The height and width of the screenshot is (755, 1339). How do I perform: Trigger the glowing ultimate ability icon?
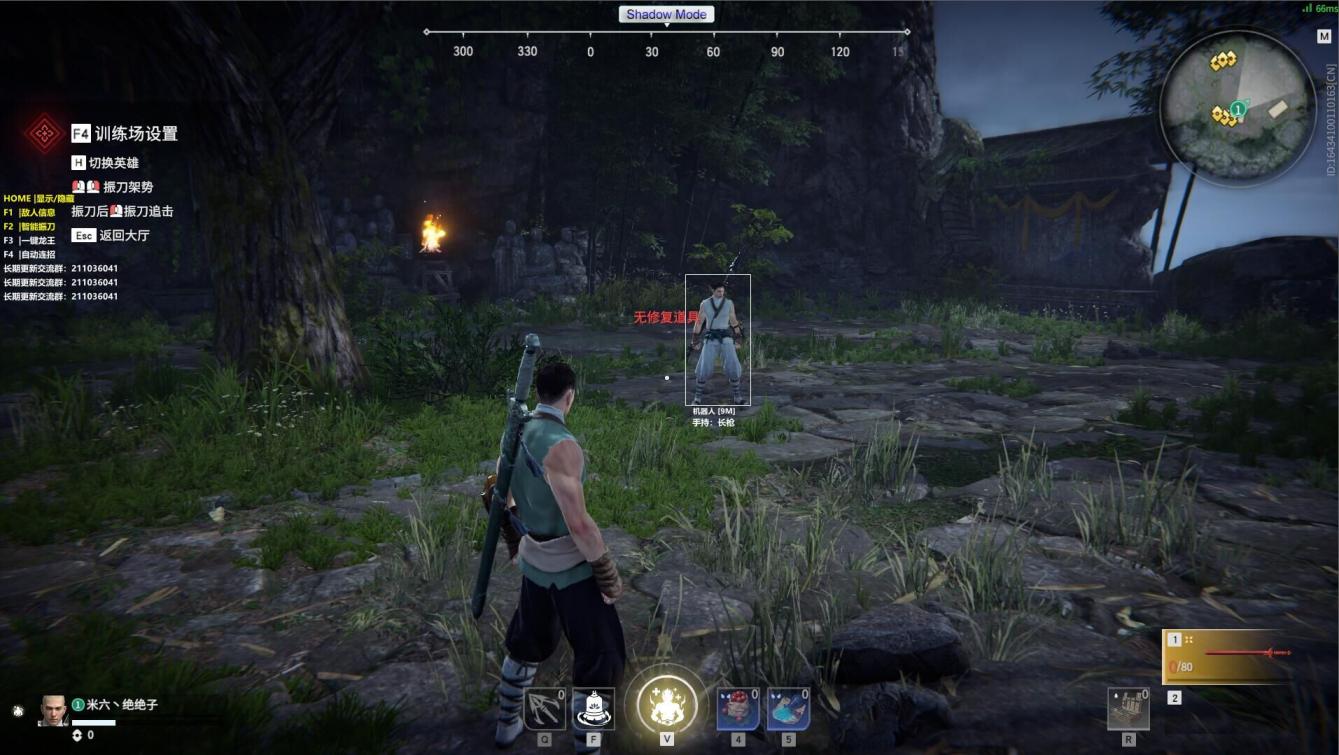point(667,701)
